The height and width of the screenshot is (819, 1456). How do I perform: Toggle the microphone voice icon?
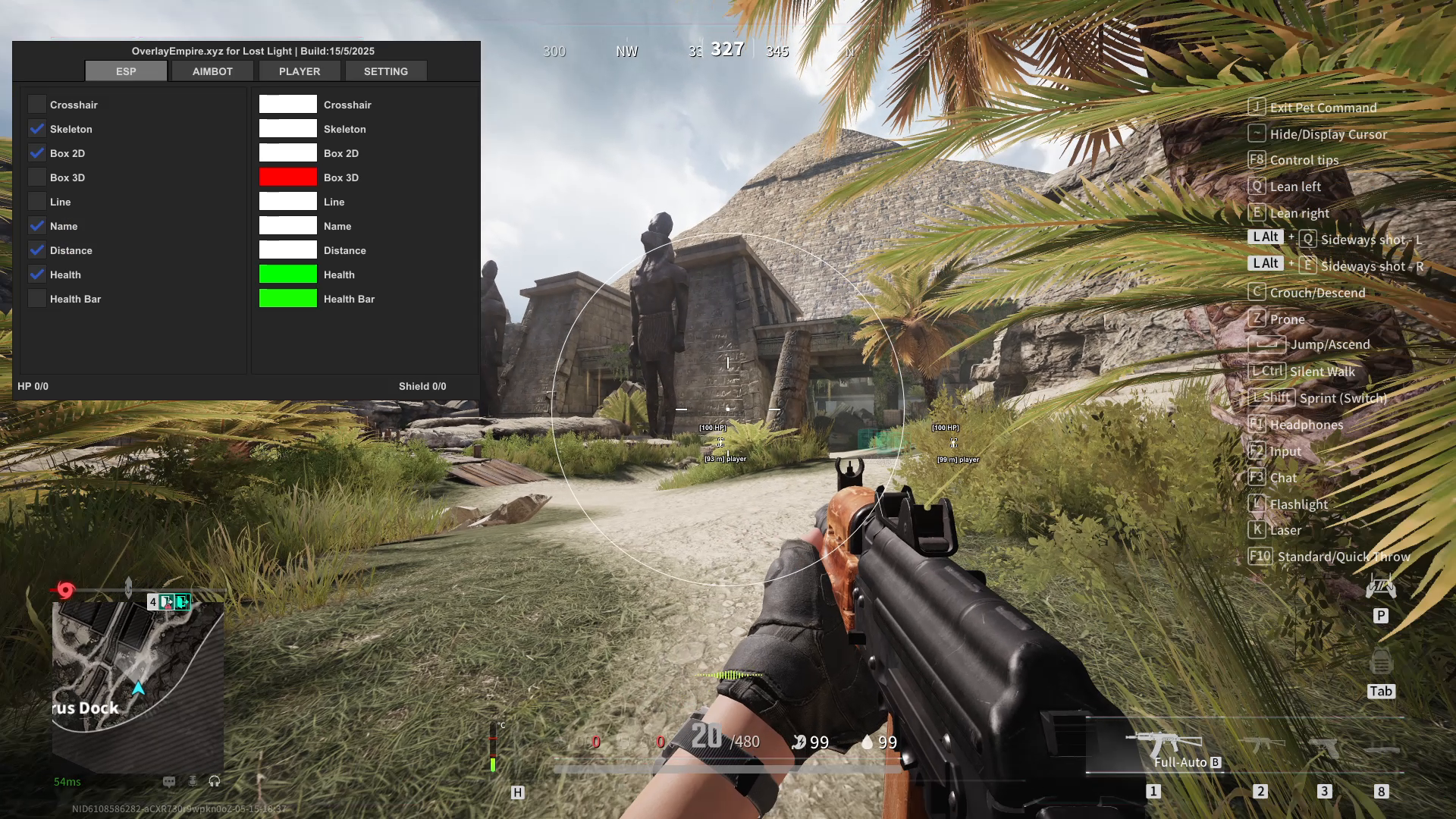click(x=193, y=781)
